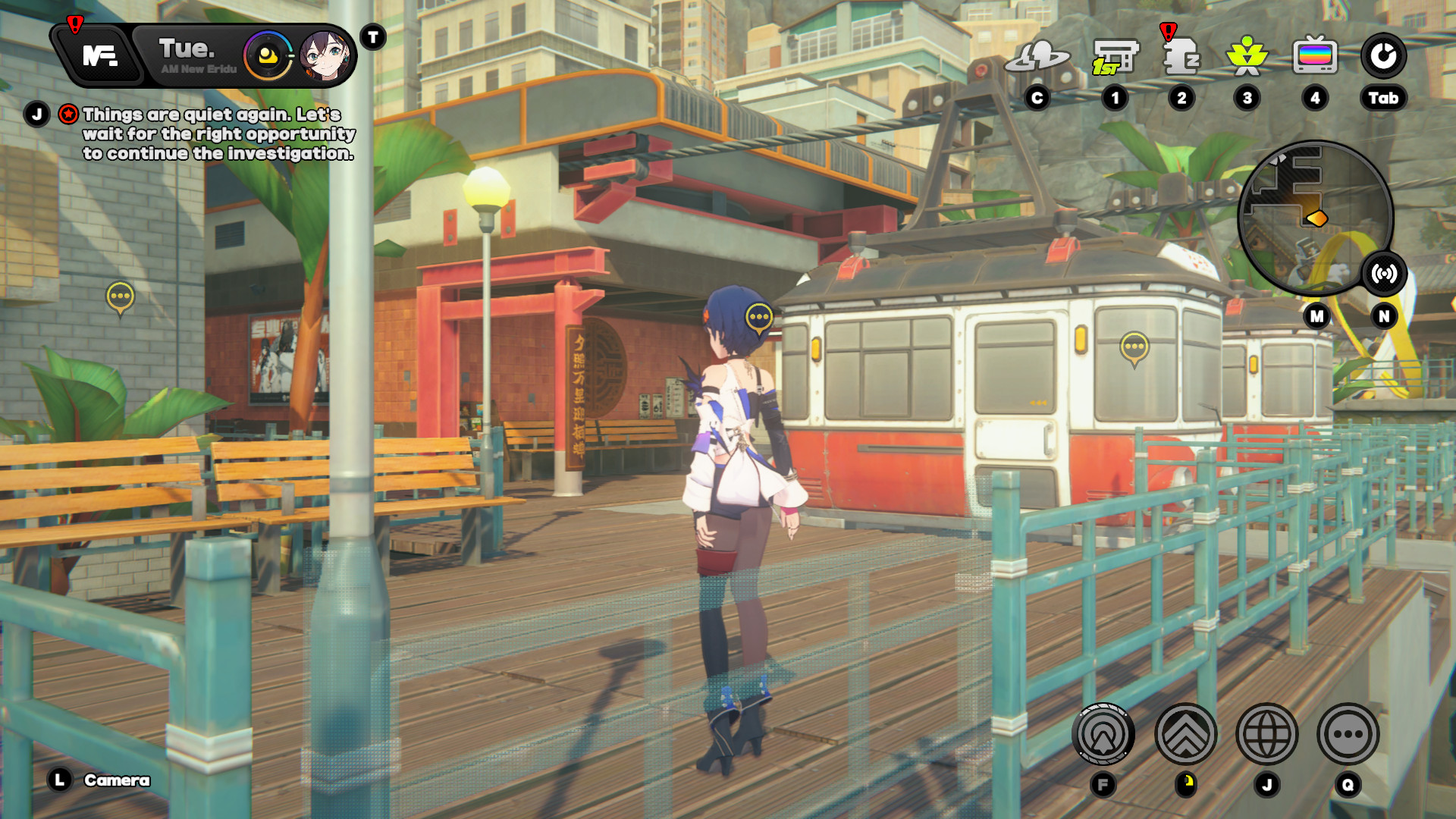Screen dimensions: 1456x819
Task: Open the circular minimap
Action: pyautogui.click(x=1313, y=218)
